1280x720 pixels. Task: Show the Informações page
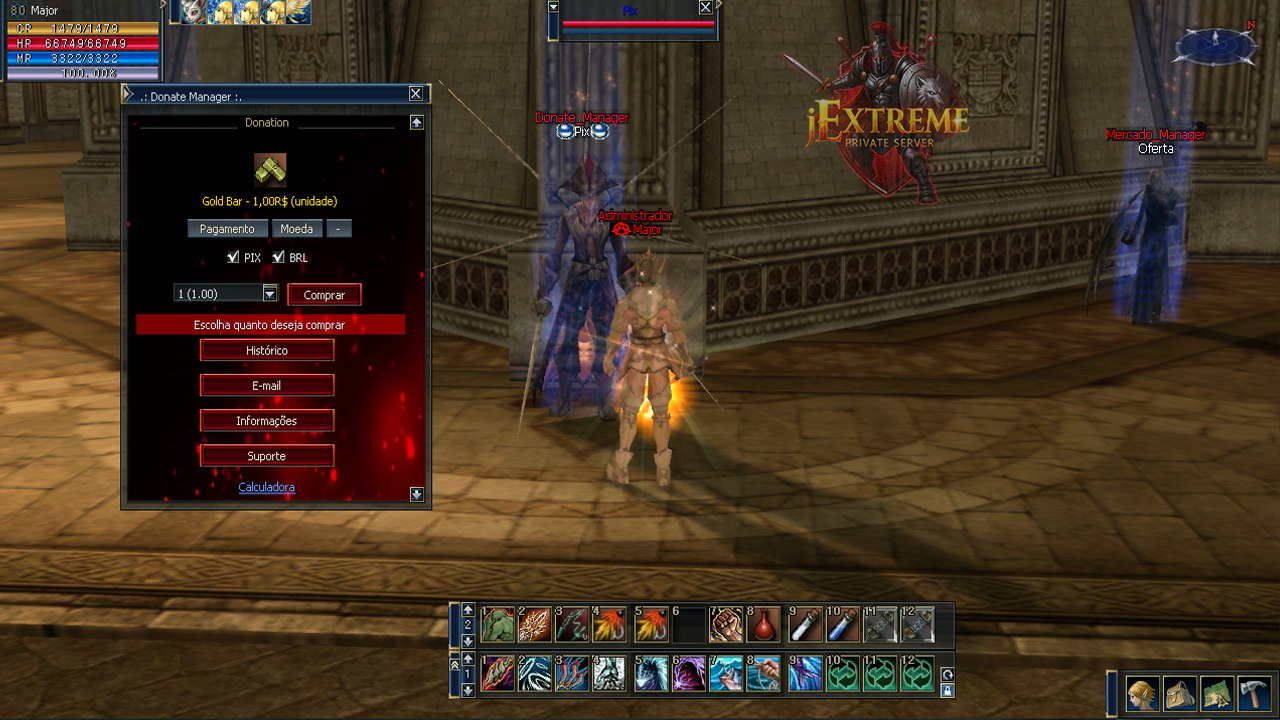coord(267,420)
